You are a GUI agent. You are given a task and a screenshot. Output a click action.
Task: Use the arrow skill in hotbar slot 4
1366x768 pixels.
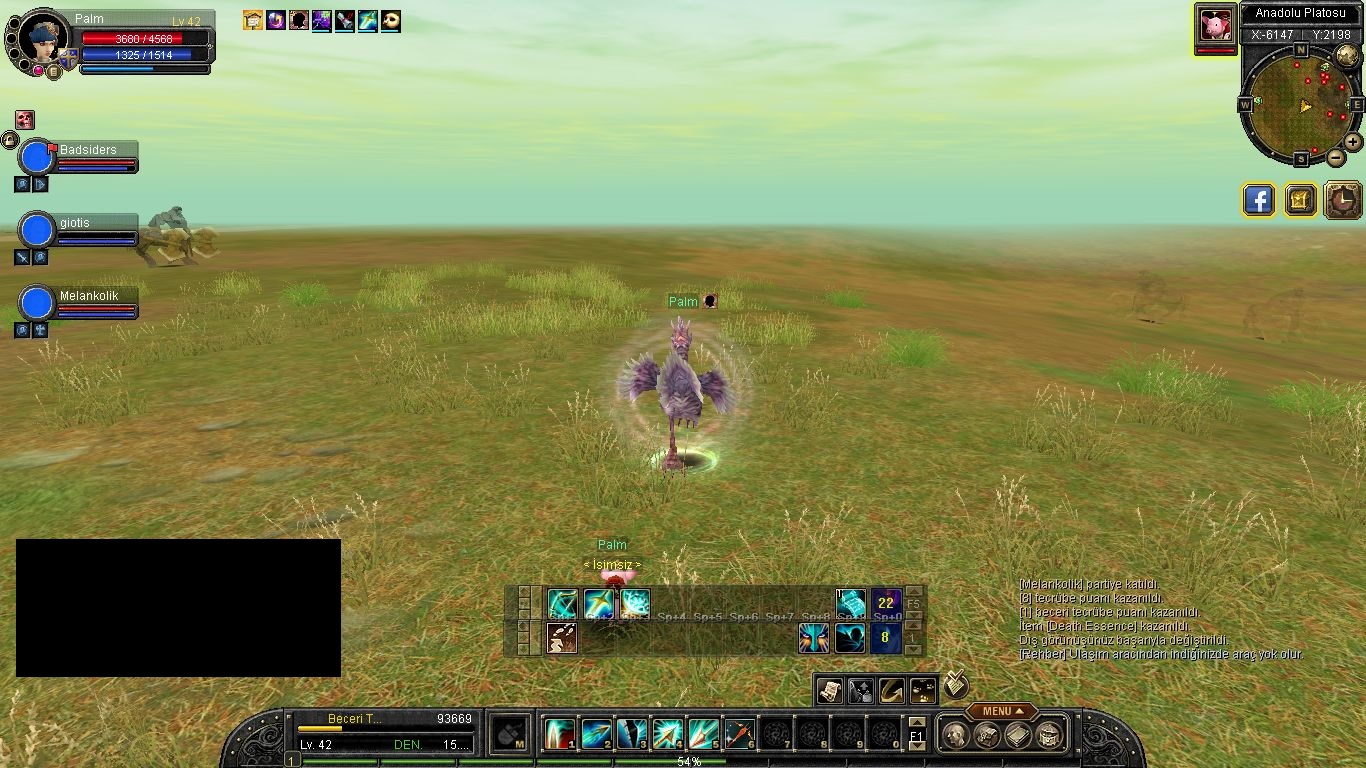667,735
